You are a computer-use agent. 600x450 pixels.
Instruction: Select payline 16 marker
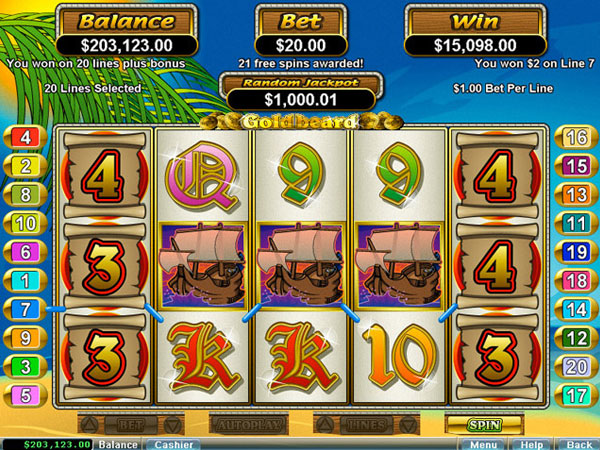click(x=576, y=137)
